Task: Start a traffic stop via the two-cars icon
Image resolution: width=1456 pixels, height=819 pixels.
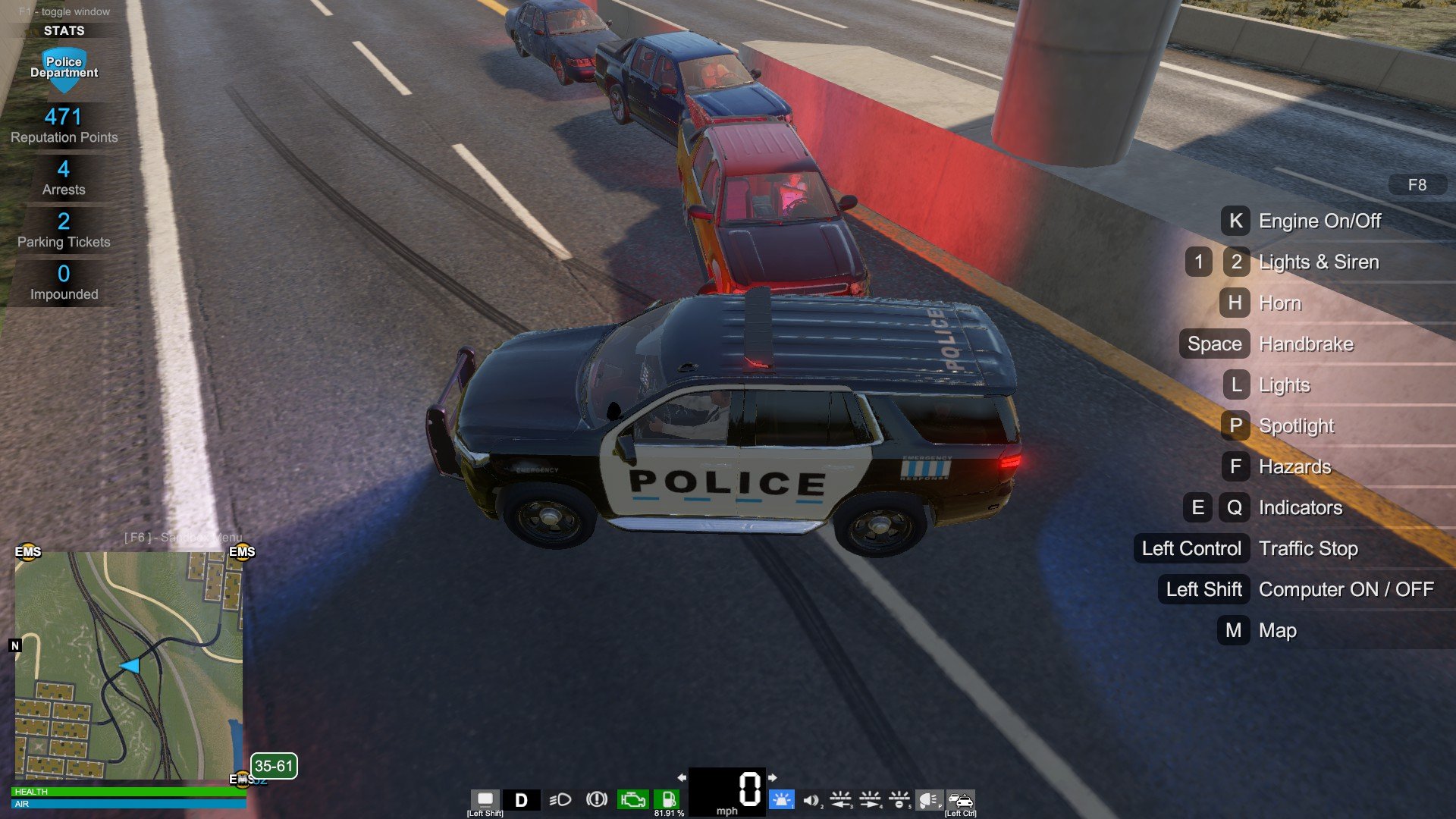Action: pos(960,800)
